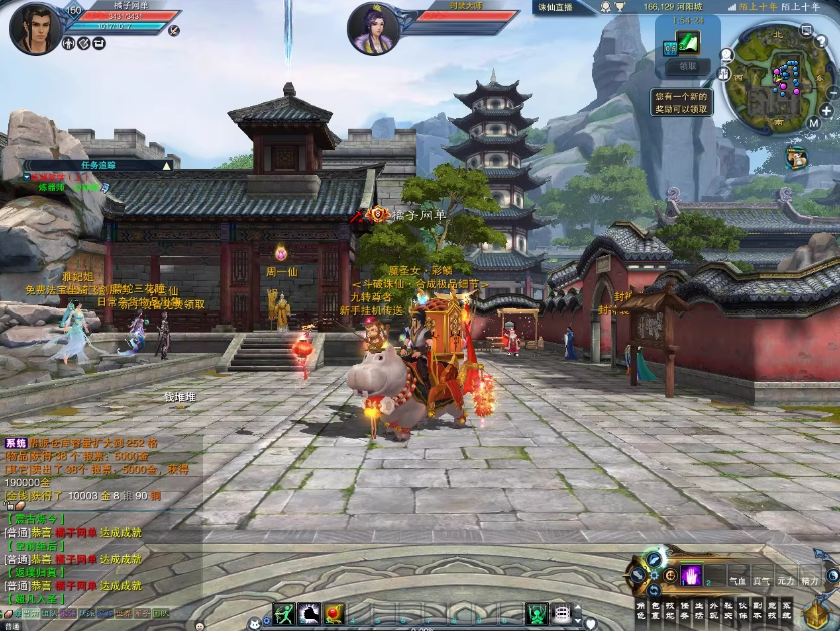Open the 系统 system menu button

pyautogui.click(x=786, y=611)
